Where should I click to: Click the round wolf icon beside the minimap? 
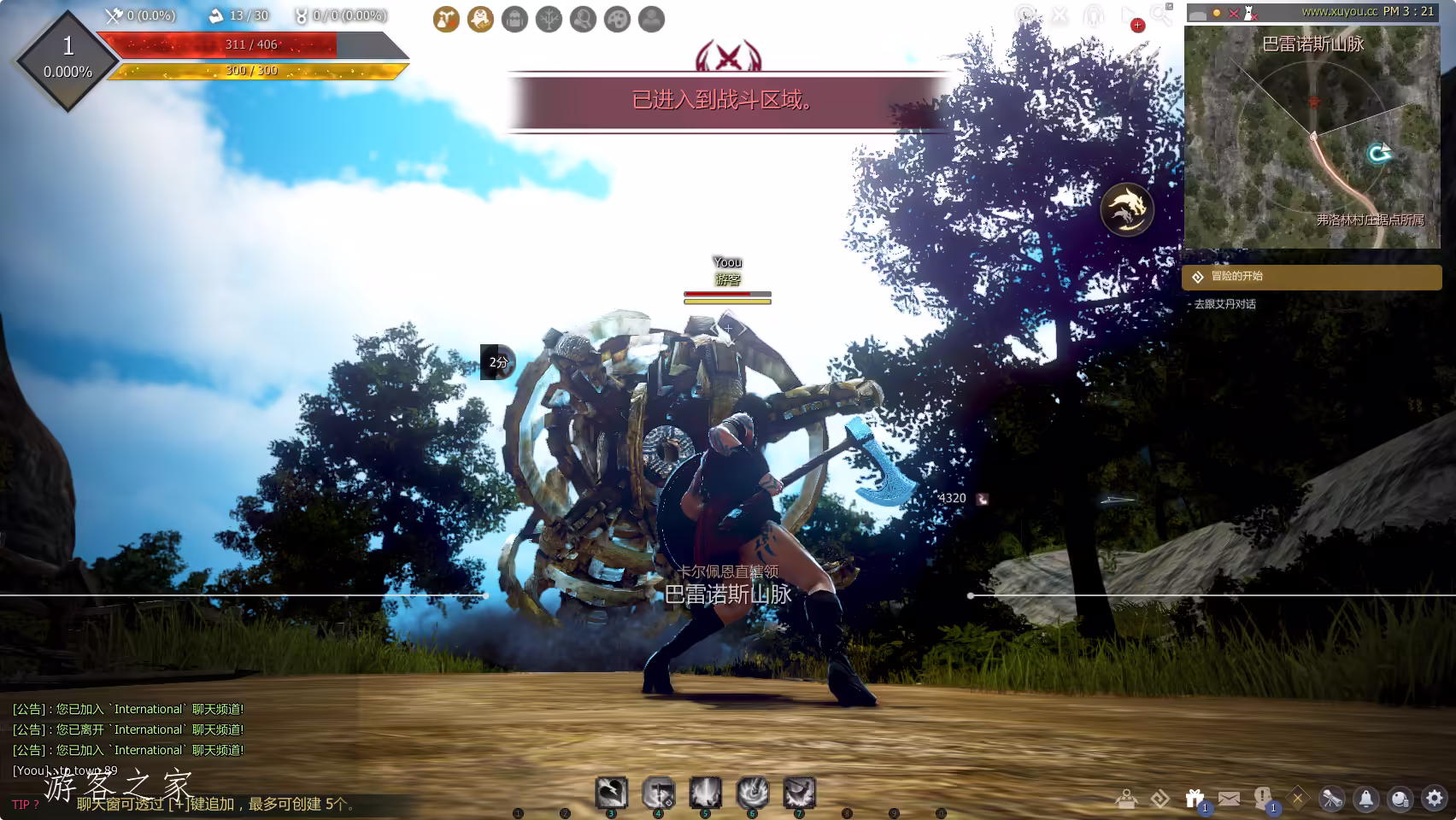[1127, 209]
